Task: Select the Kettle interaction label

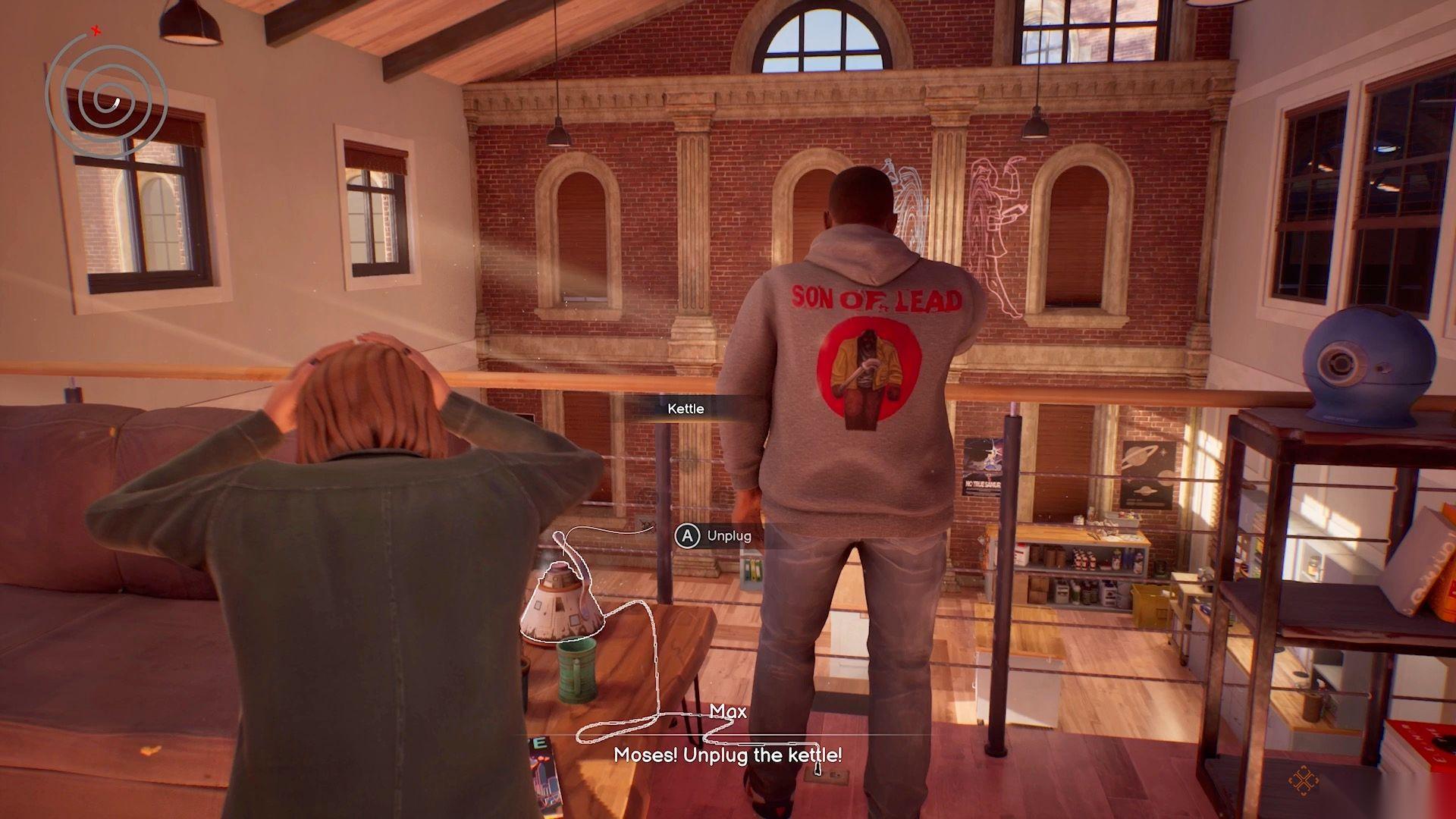Action: coord(686,409)
